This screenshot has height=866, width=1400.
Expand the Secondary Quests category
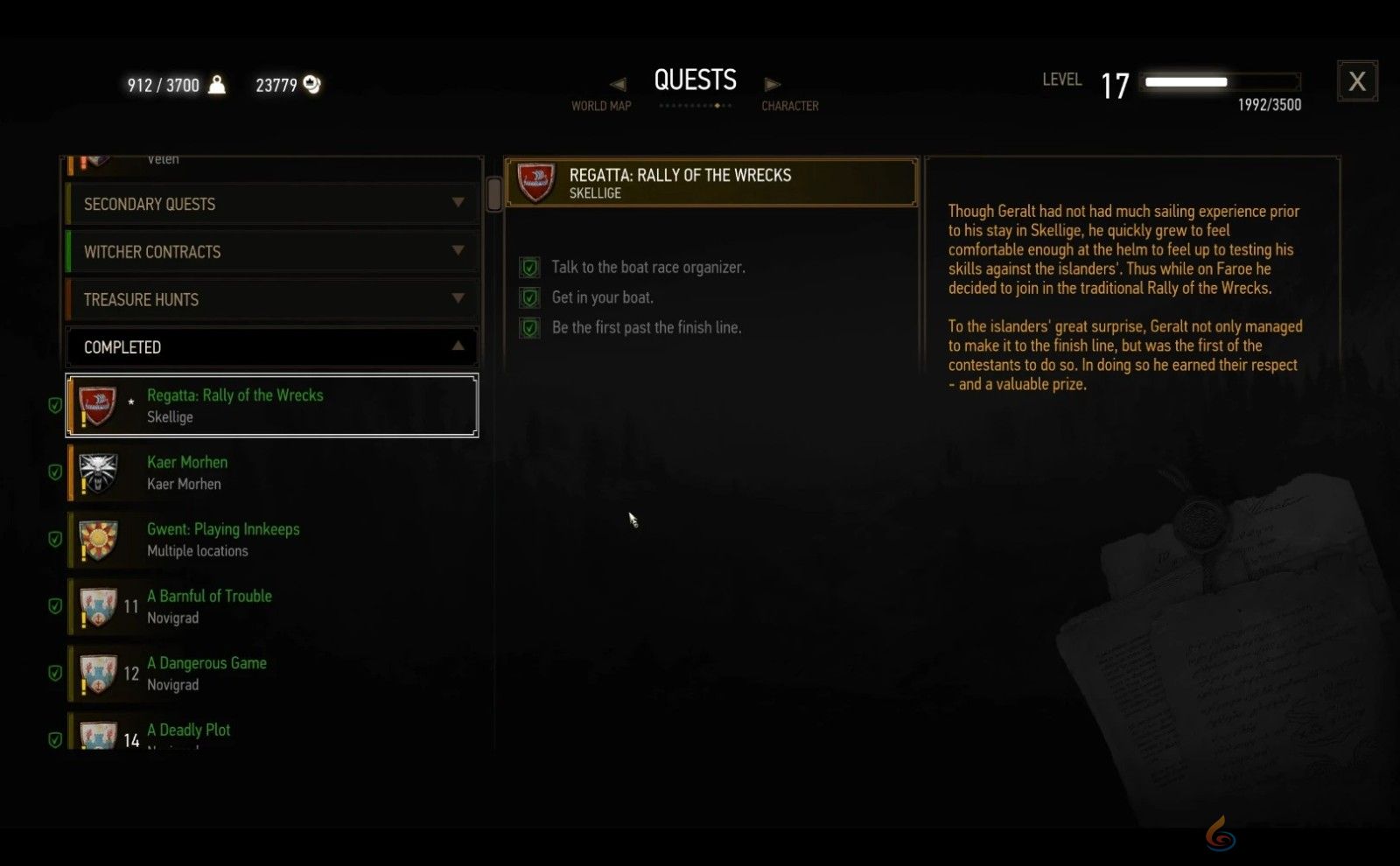point(272,204)
